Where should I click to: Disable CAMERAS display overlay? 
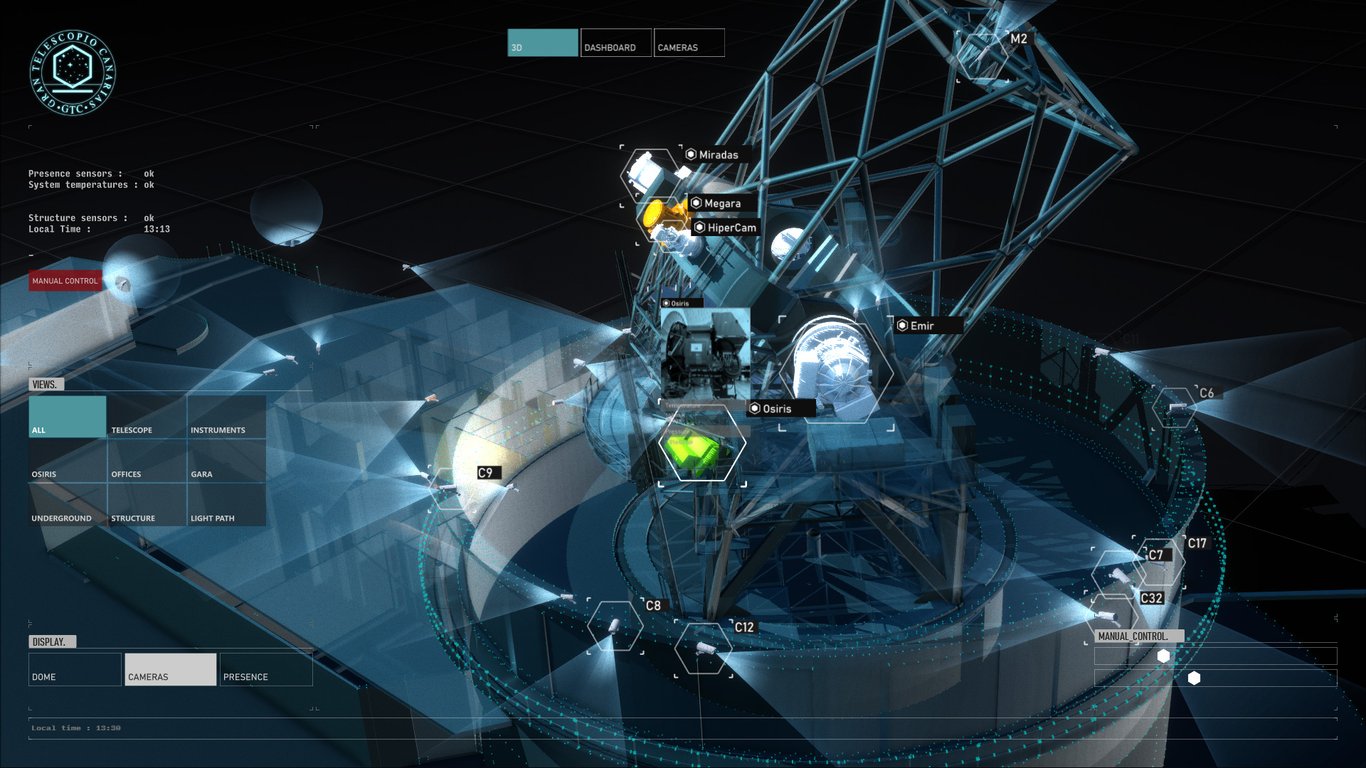pos(170,668)
